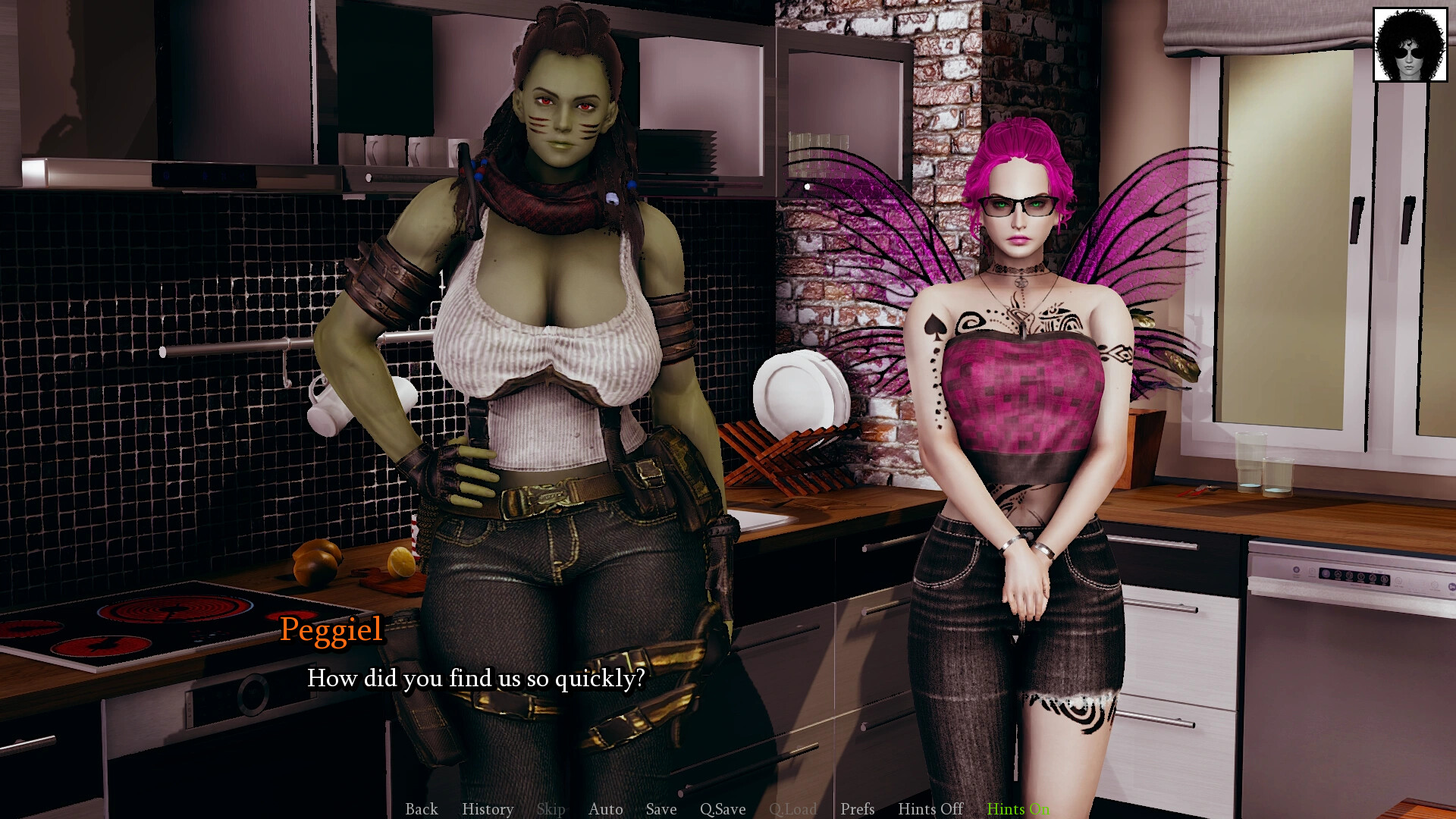Open the dialogue History log

(x=488, y=809)
